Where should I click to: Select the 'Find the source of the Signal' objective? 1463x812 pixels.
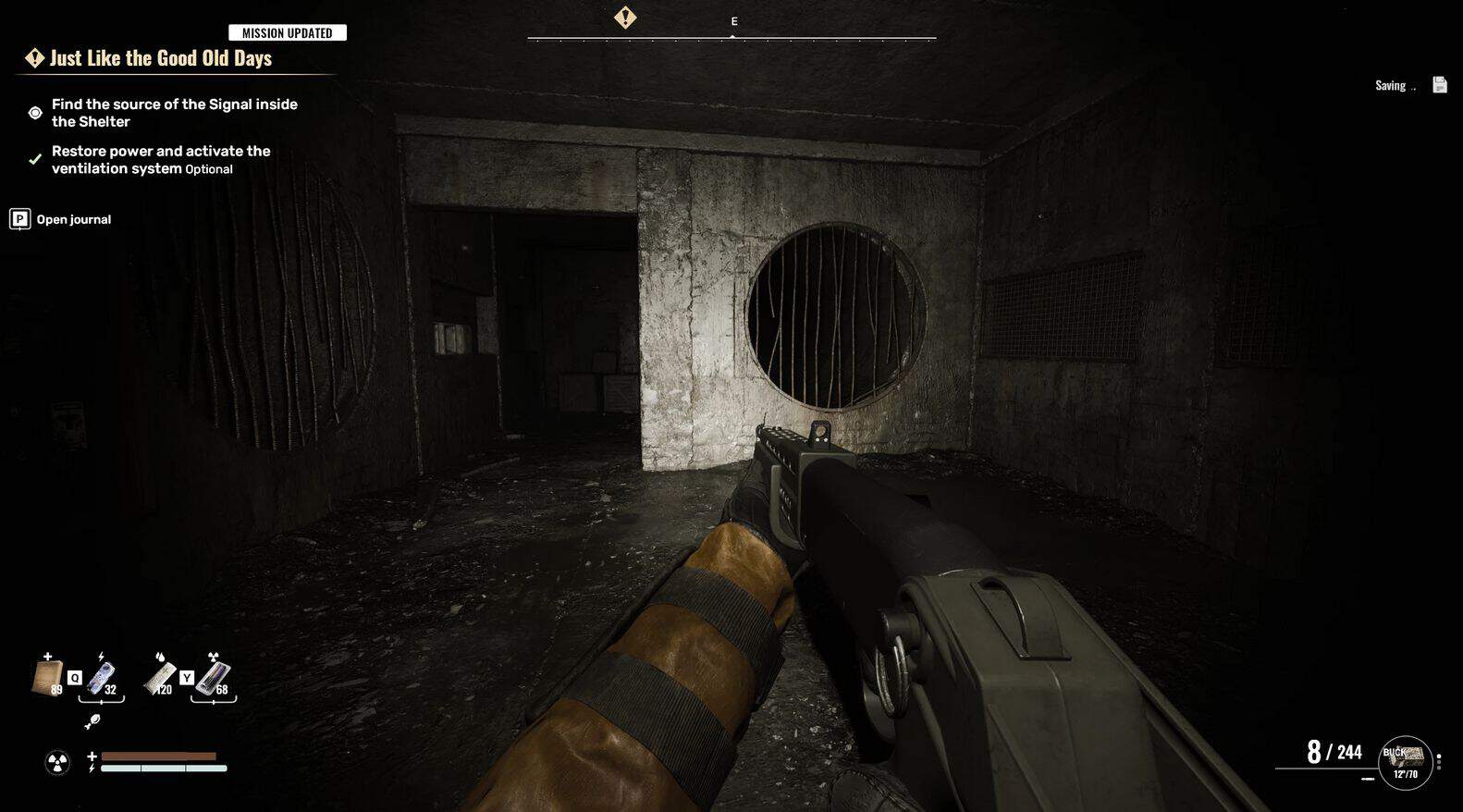pyautogui.click(x=174, y=113)
